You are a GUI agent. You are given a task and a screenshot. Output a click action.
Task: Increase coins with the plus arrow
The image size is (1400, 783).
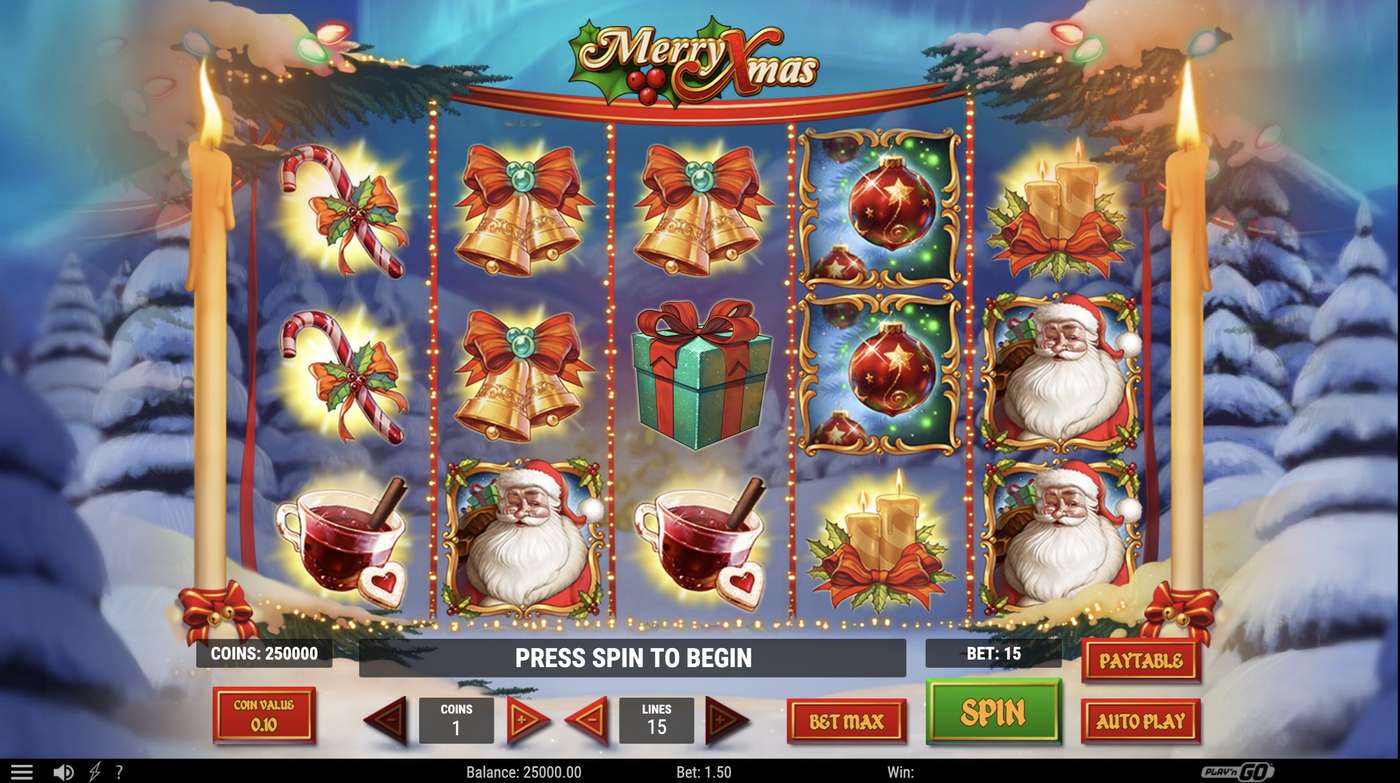pos(527,720)
